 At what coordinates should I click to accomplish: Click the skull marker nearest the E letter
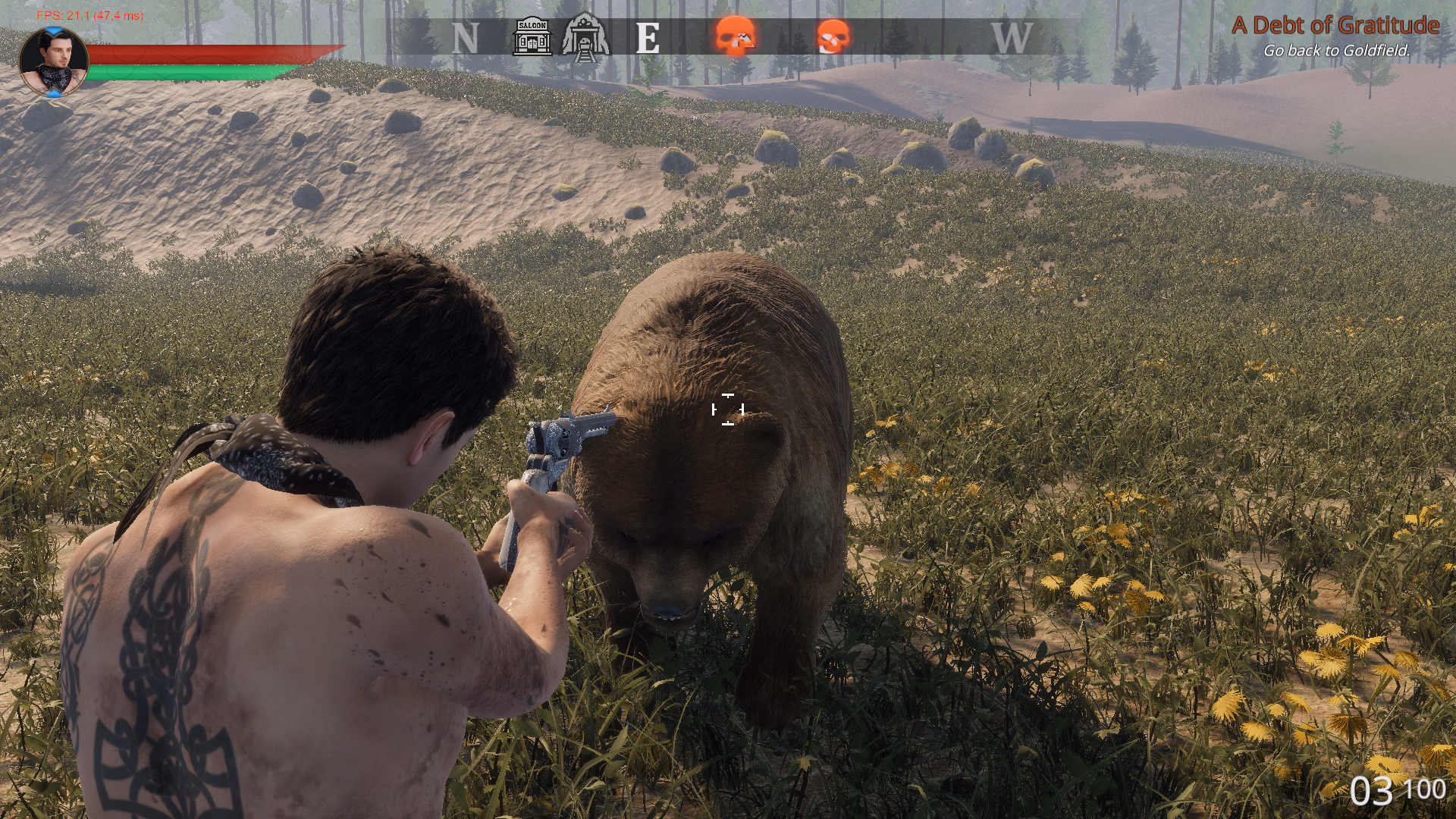tap(735, 36)
